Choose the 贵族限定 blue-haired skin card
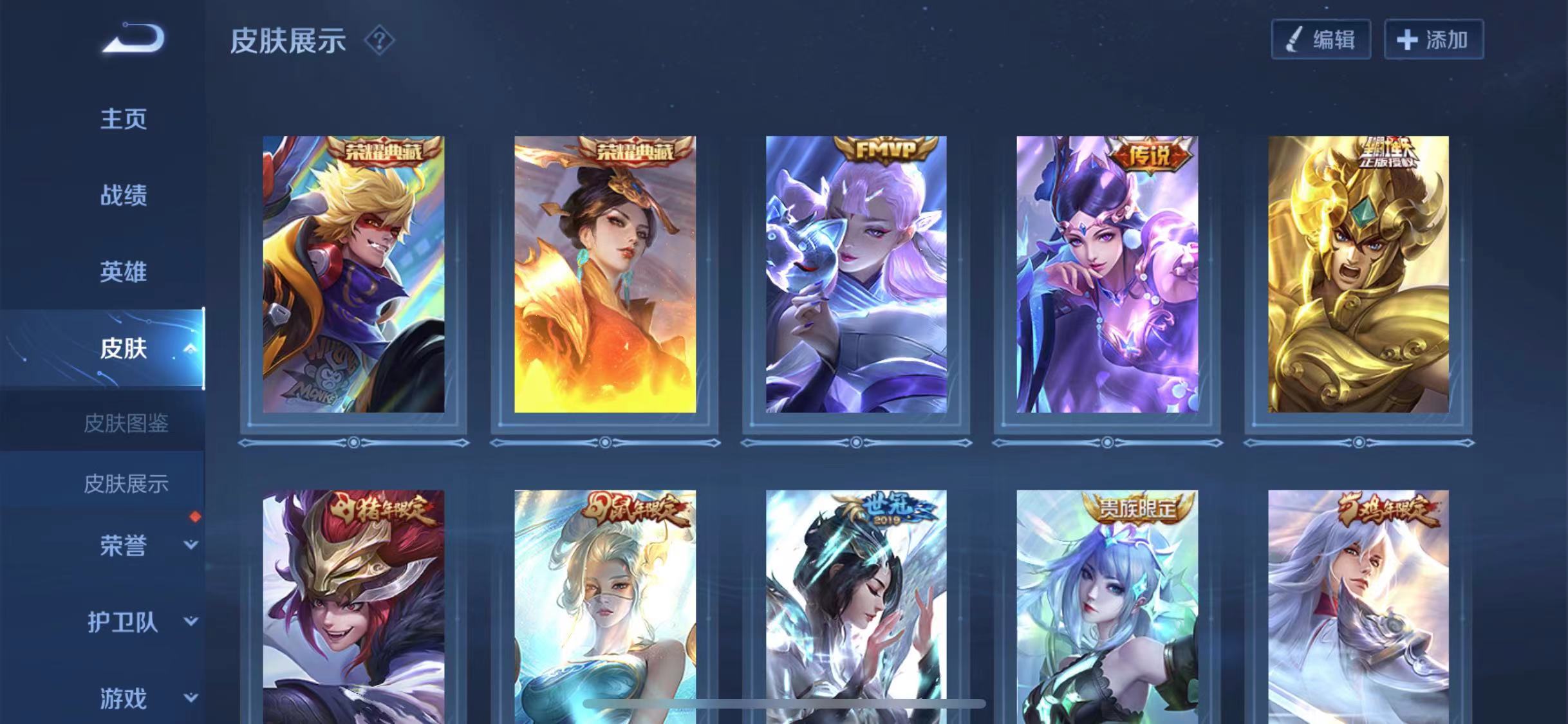Screen dimensions: 1568x724 pyautogui.click(x=1107, y=605)
